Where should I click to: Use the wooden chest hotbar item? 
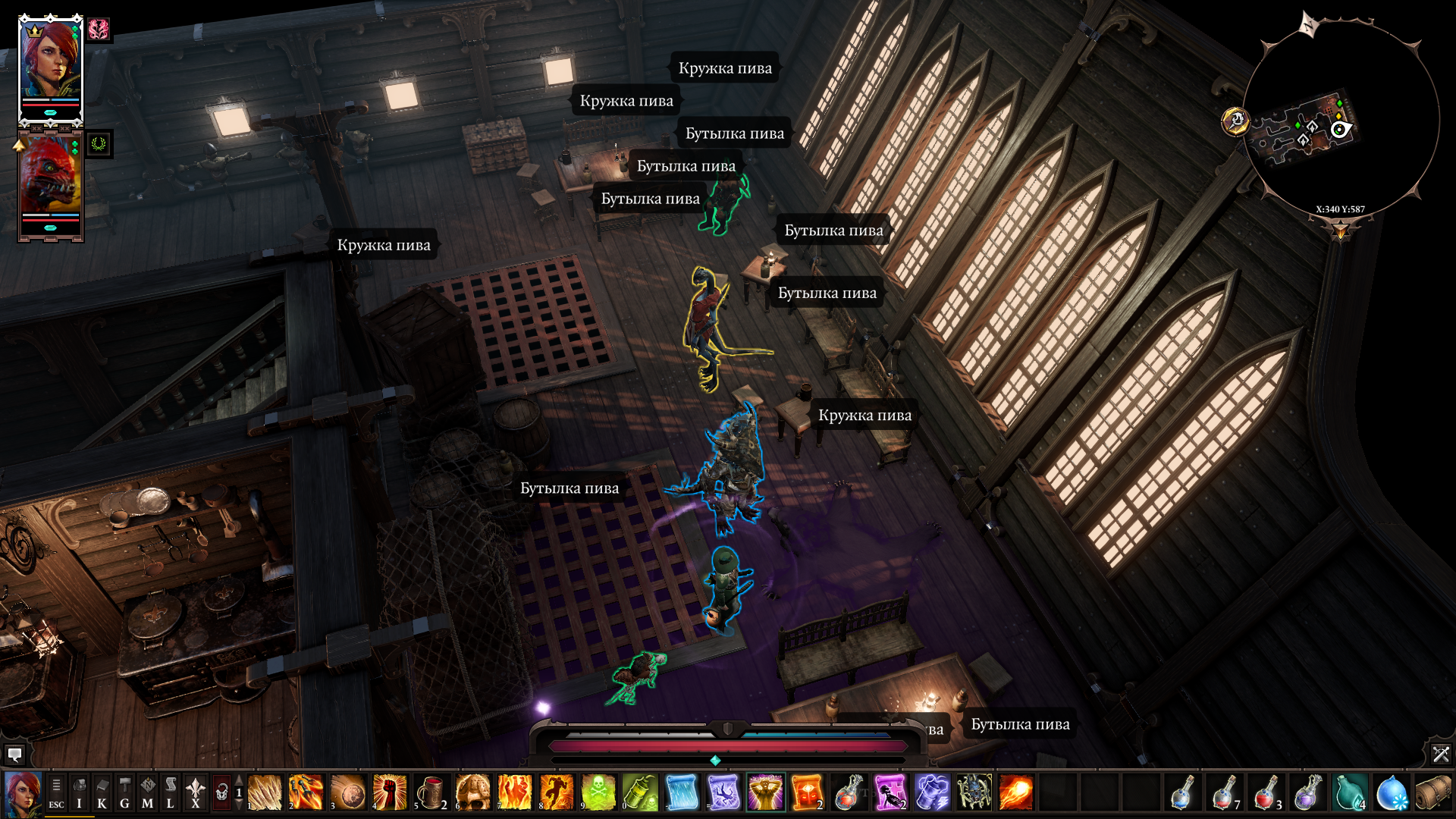1432,793
